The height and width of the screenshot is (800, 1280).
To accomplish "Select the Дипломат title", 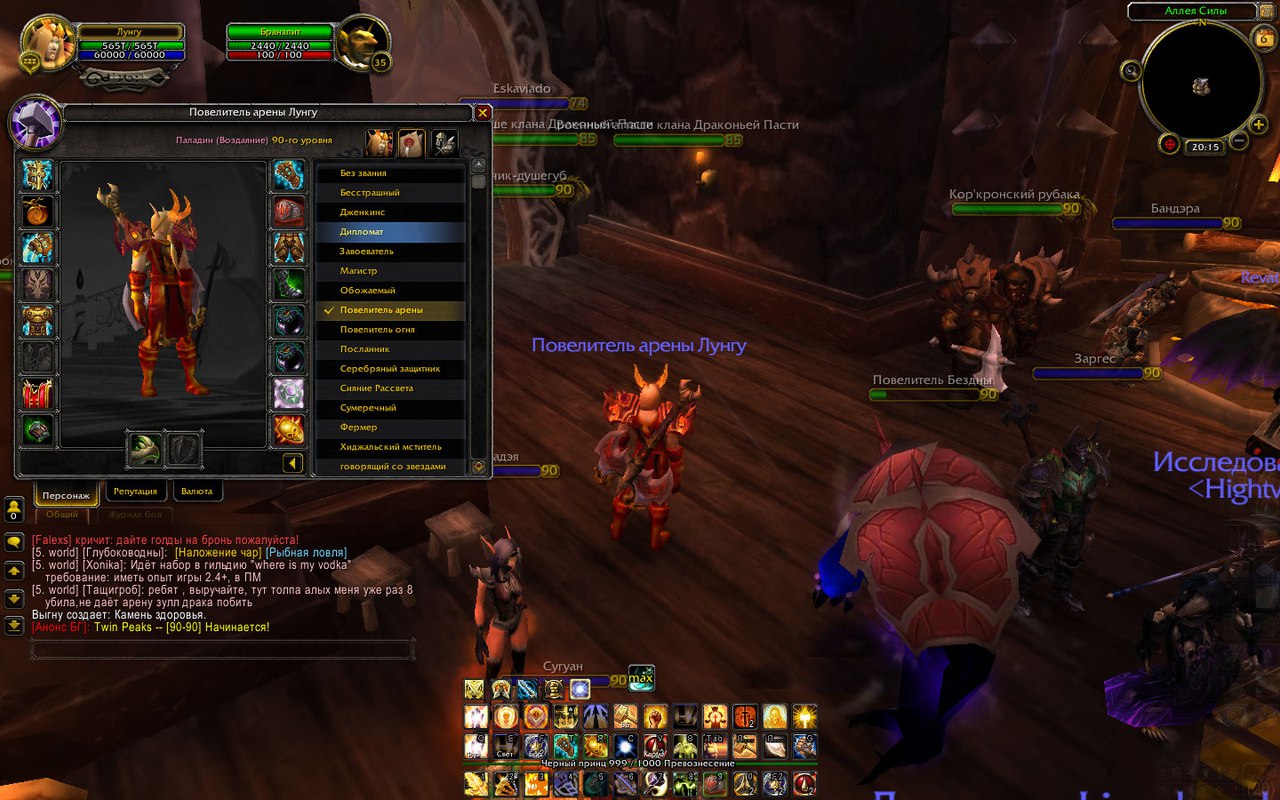I will [390, 232].
